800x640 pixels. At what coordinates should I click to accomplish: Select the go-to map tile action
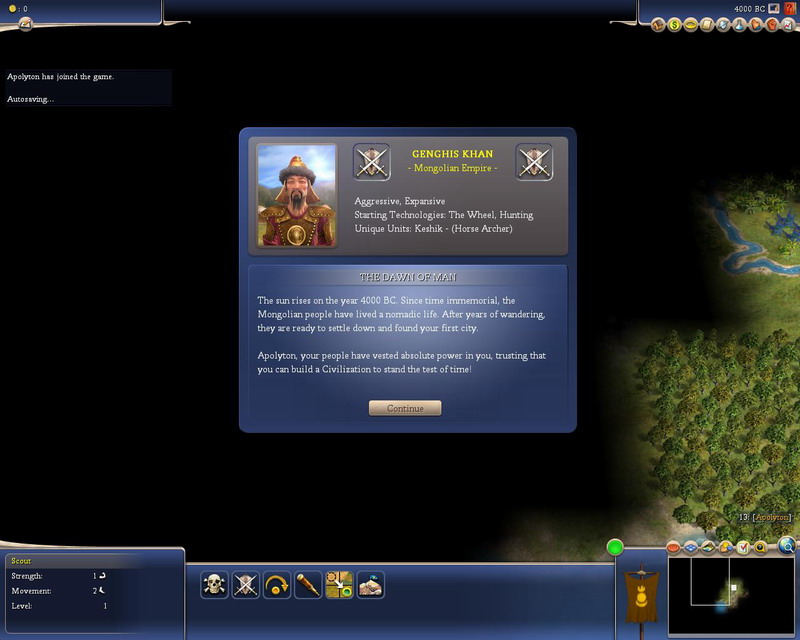pos(339,585)
